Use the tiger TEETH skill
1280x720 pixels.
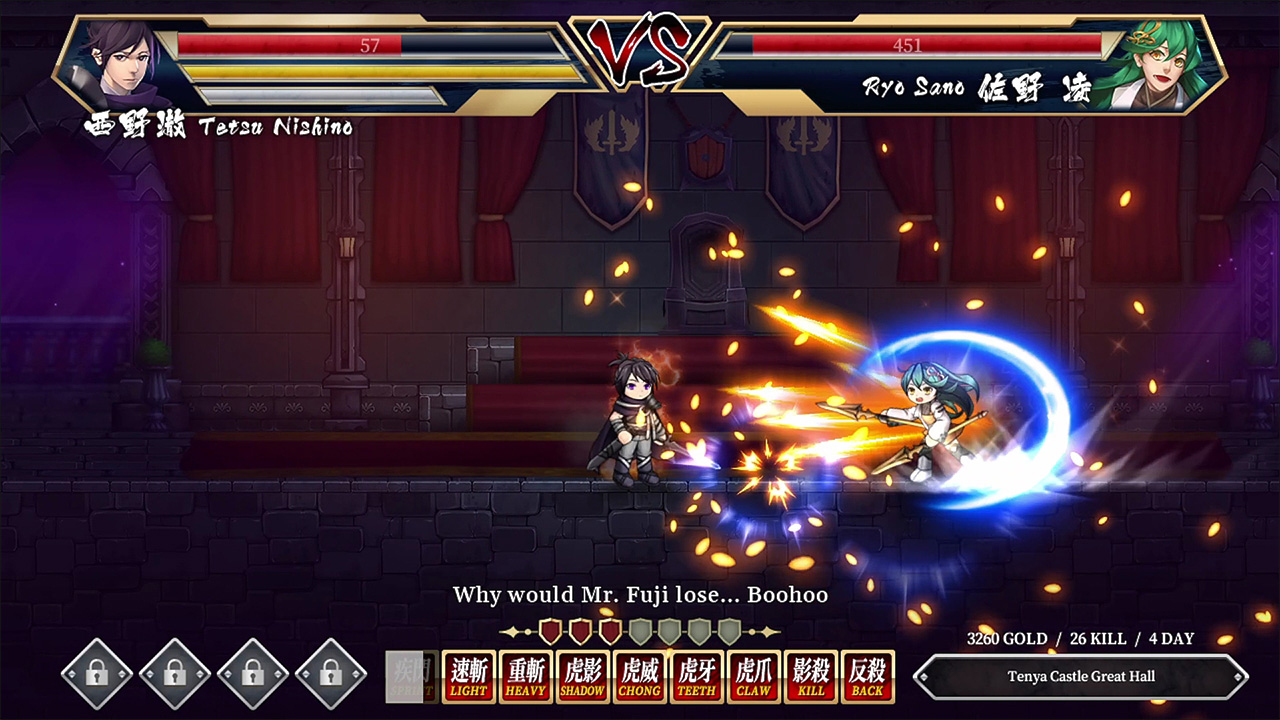696,676
